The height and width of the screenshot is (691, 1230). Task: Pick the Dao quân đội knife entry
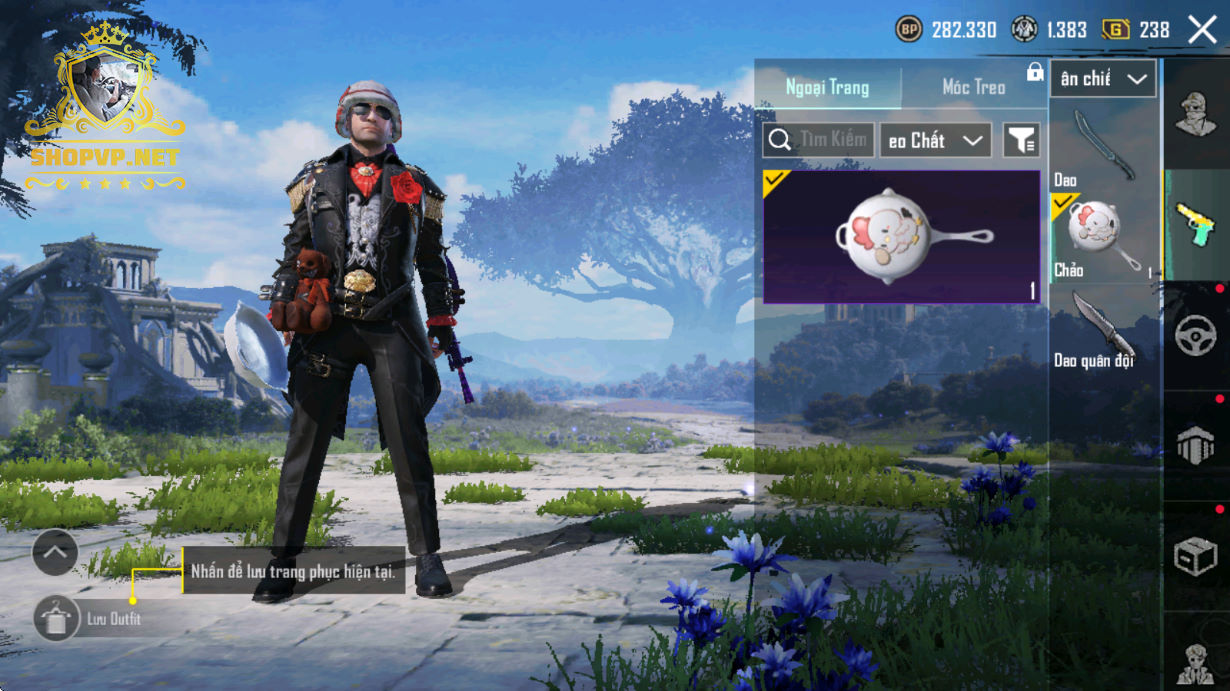[x=1098, y=326]
